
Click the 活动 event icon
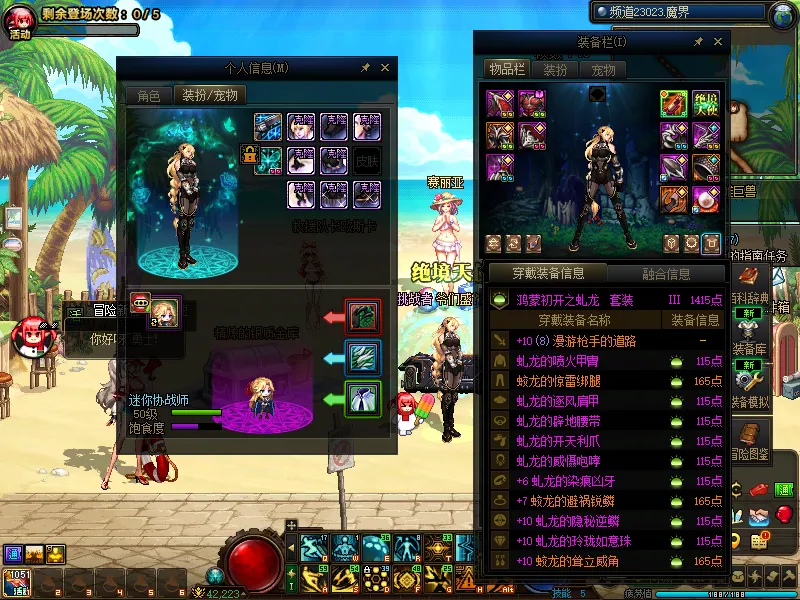pos(21,20)
